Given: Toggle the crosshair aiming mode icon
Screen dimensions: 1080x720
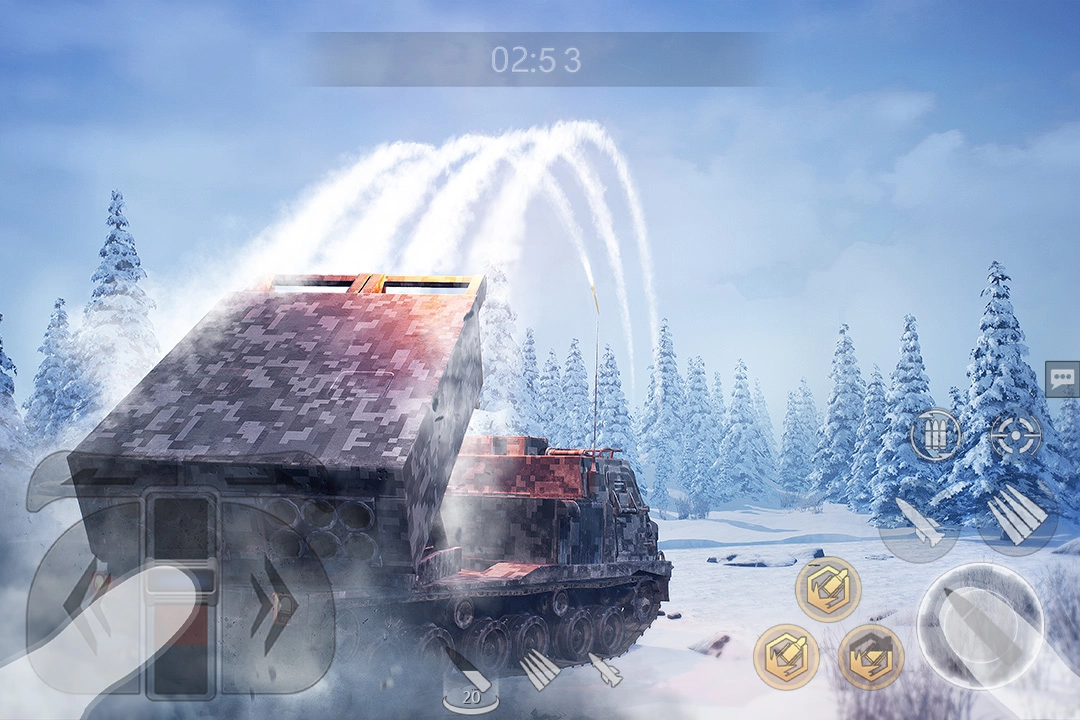Looking at the screenshot, I should (1015, 435).
